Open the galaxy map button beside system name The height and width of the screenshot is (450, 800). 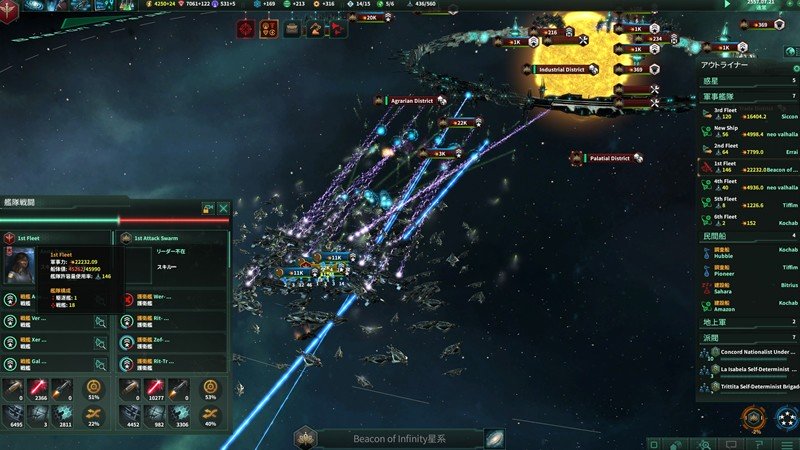494,439
